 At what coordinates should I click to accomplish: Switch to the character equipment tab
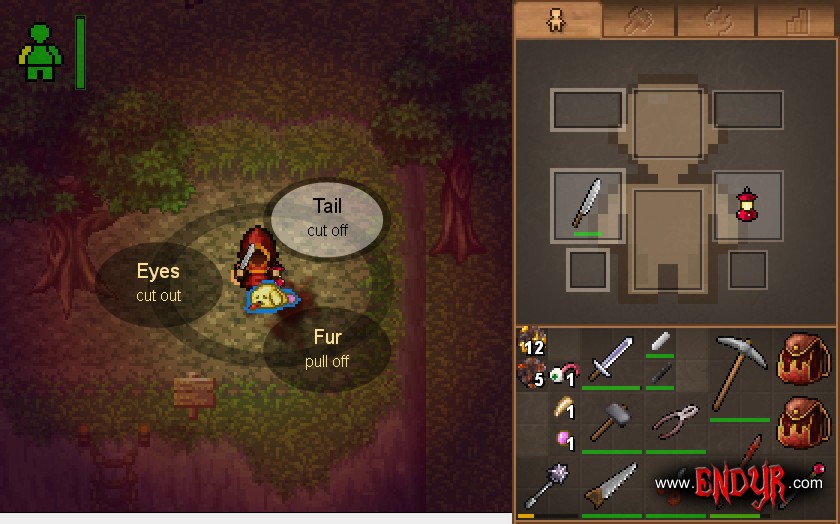click(556, 20)
